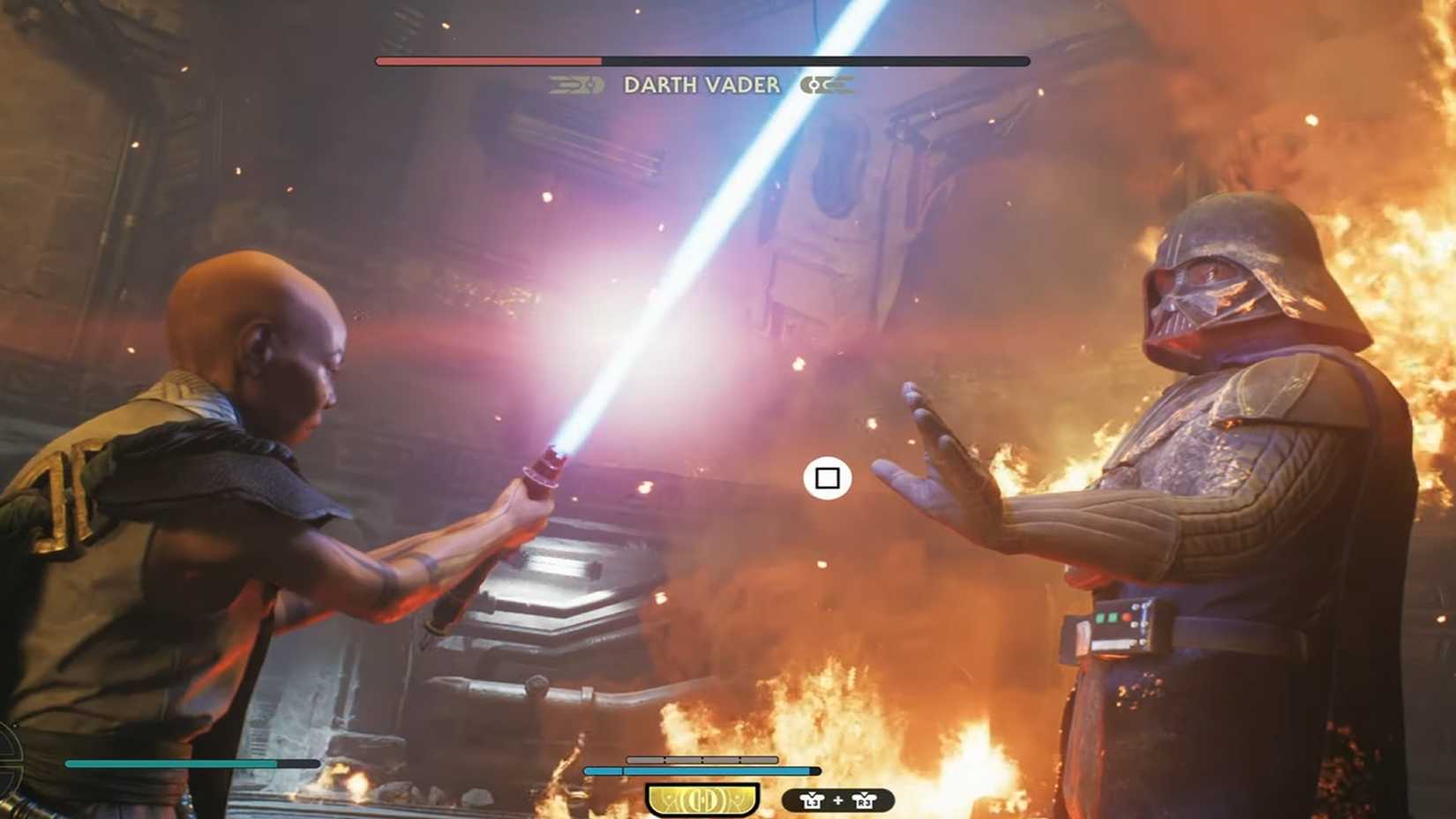Click the gold stim canister badge
1456x819 pixels.
702,799
